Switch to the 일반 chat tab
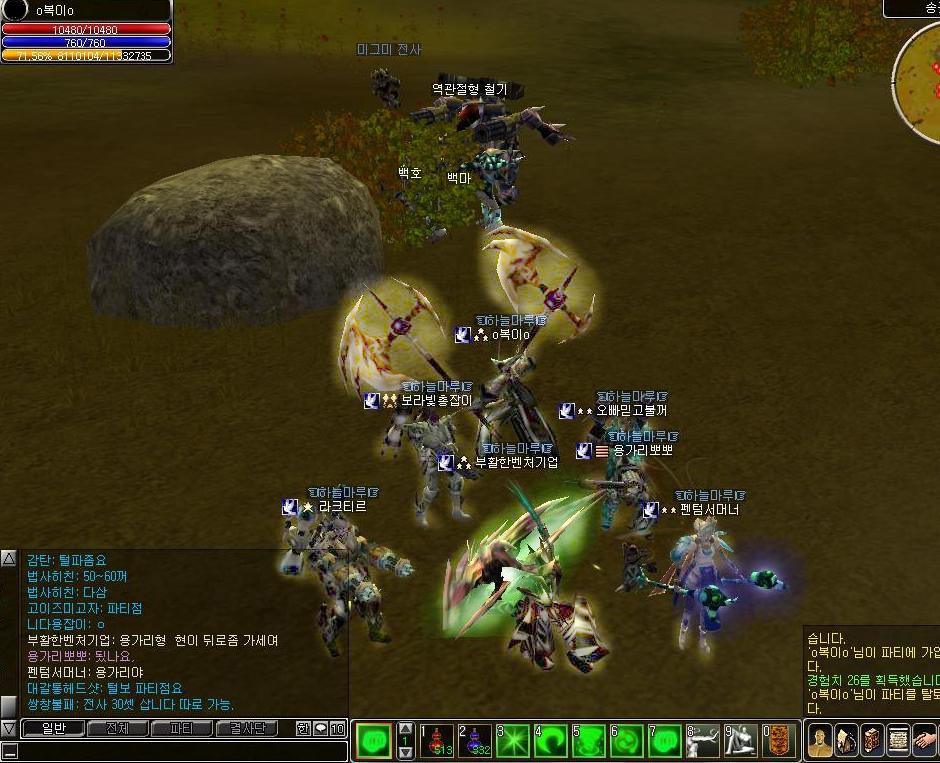Image resolution: width=940 pixels, height=763 pixels. [53, 729]
